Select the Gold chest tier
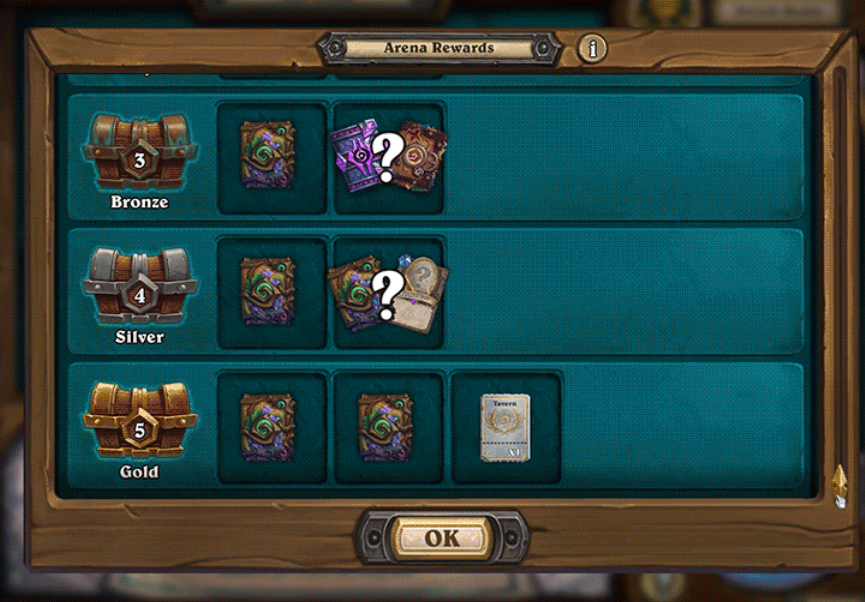 pos(139,424)
